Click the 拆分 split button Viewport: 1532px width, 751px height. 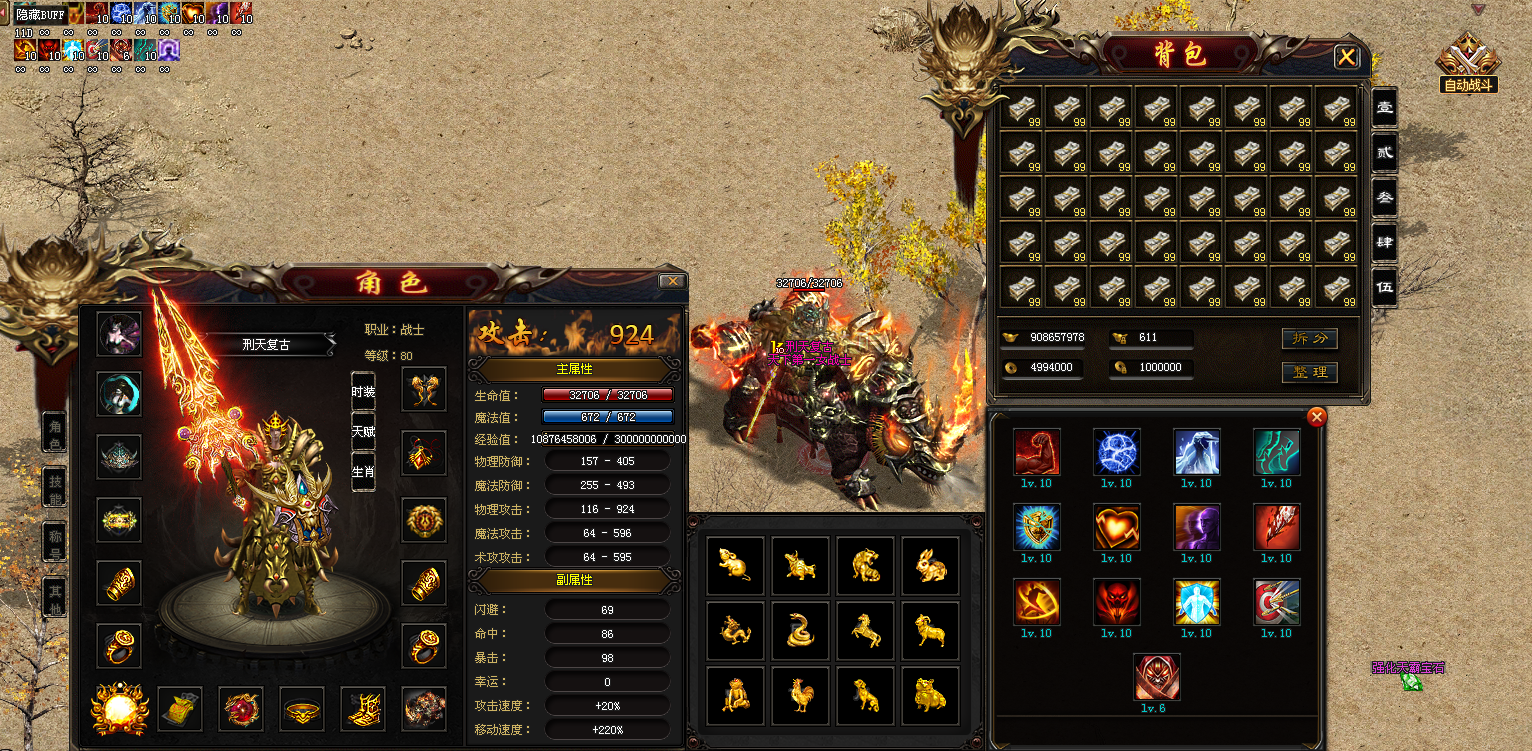pos(1309,338)
